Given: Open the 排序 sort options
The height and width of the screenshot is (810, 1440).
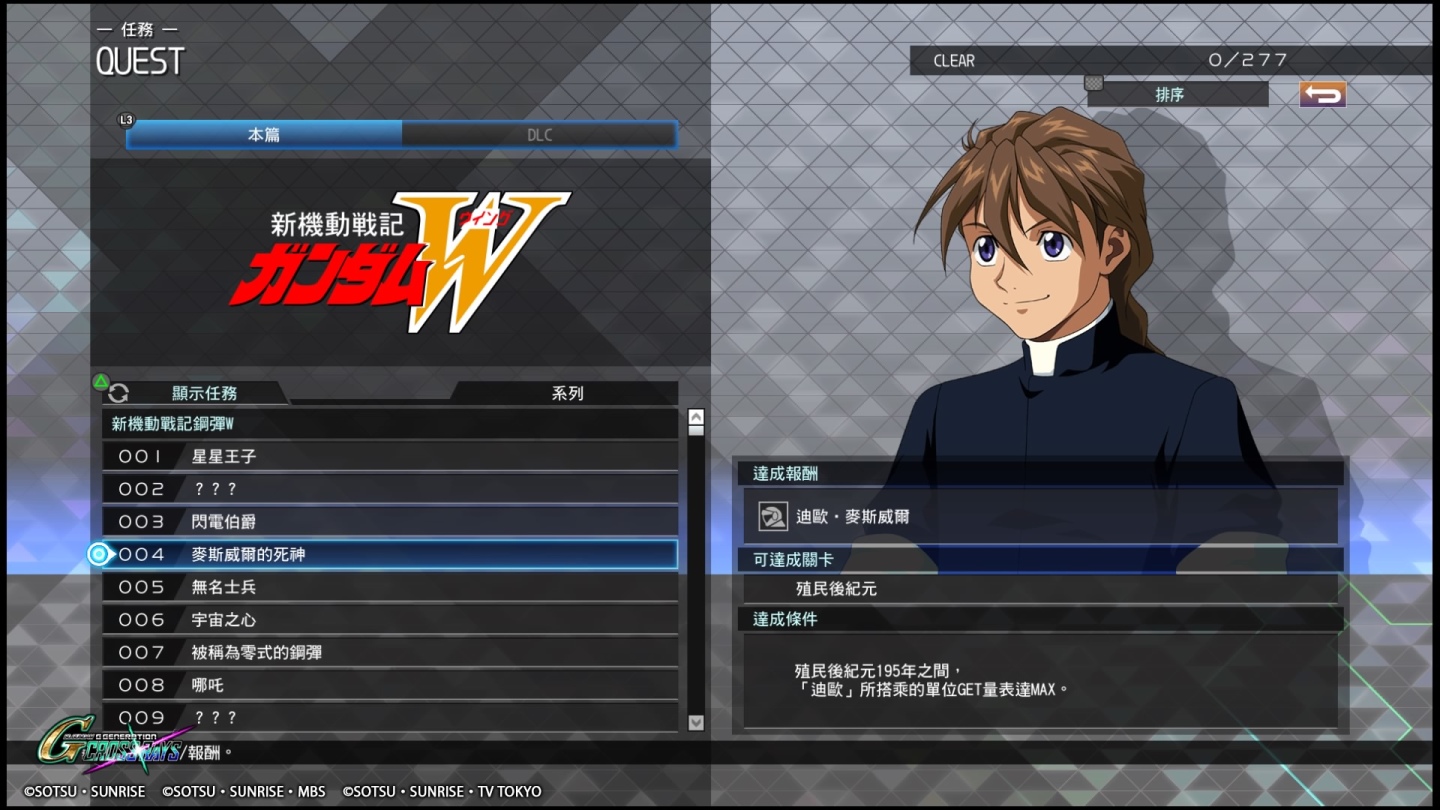Looking at the screenshot, I should pyautogui.click(x=1176, y=95).
